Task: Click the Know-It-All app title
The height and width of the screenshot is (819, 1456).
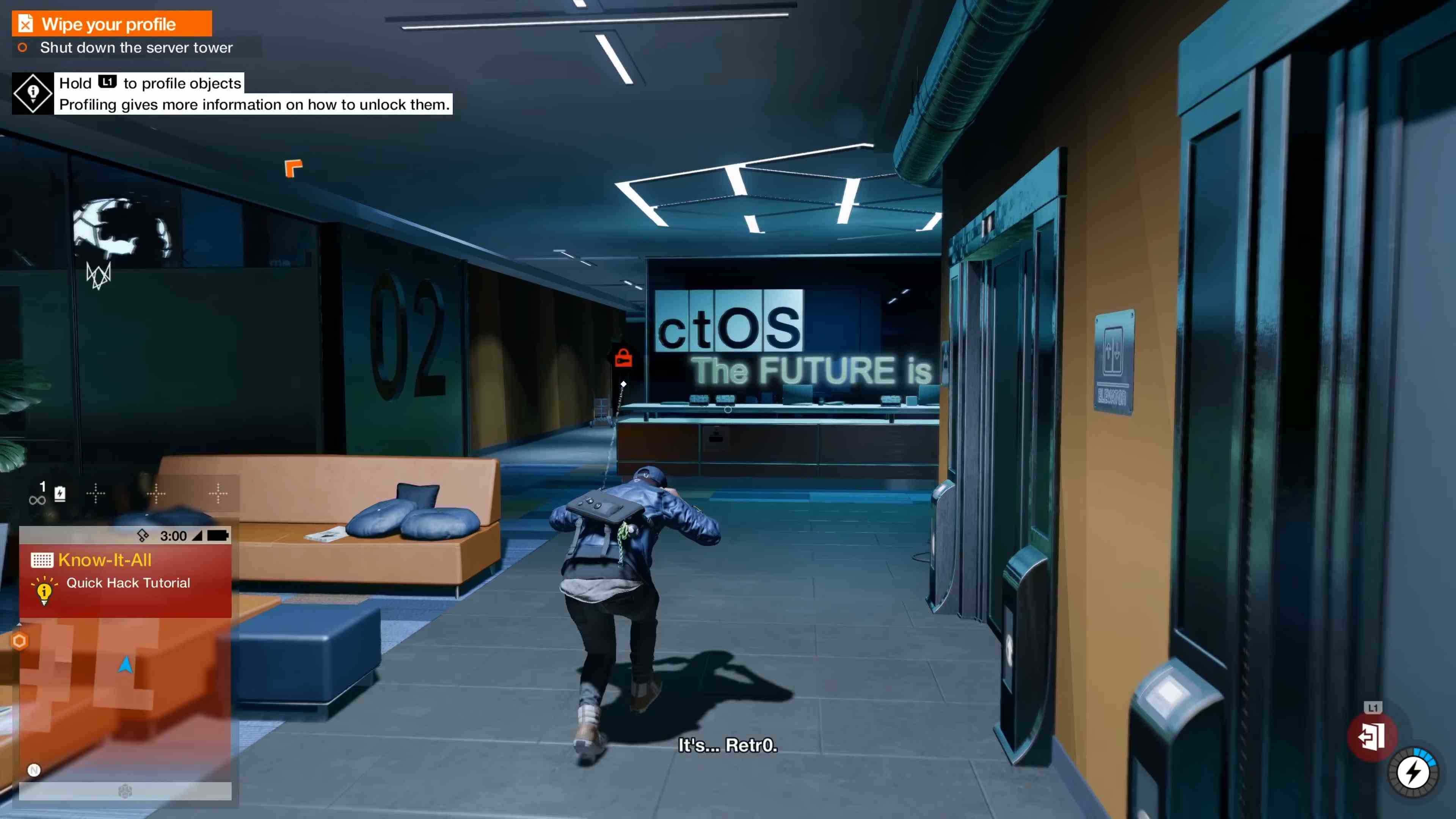Action: 105,560
